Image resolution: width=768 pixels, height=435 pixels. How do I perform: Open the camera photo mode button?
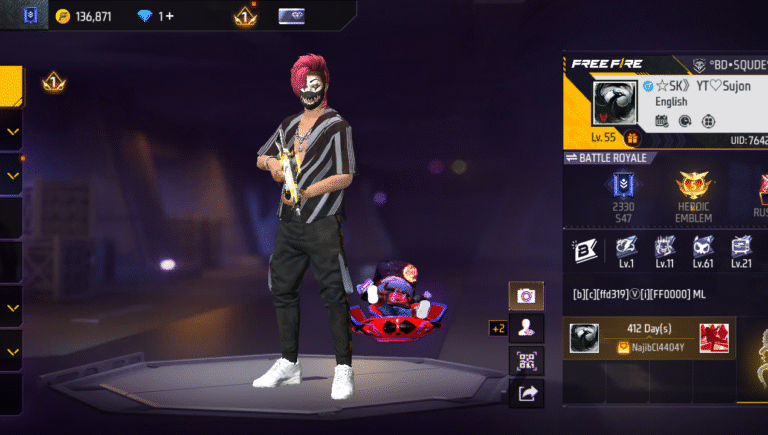tap(526, 295)
